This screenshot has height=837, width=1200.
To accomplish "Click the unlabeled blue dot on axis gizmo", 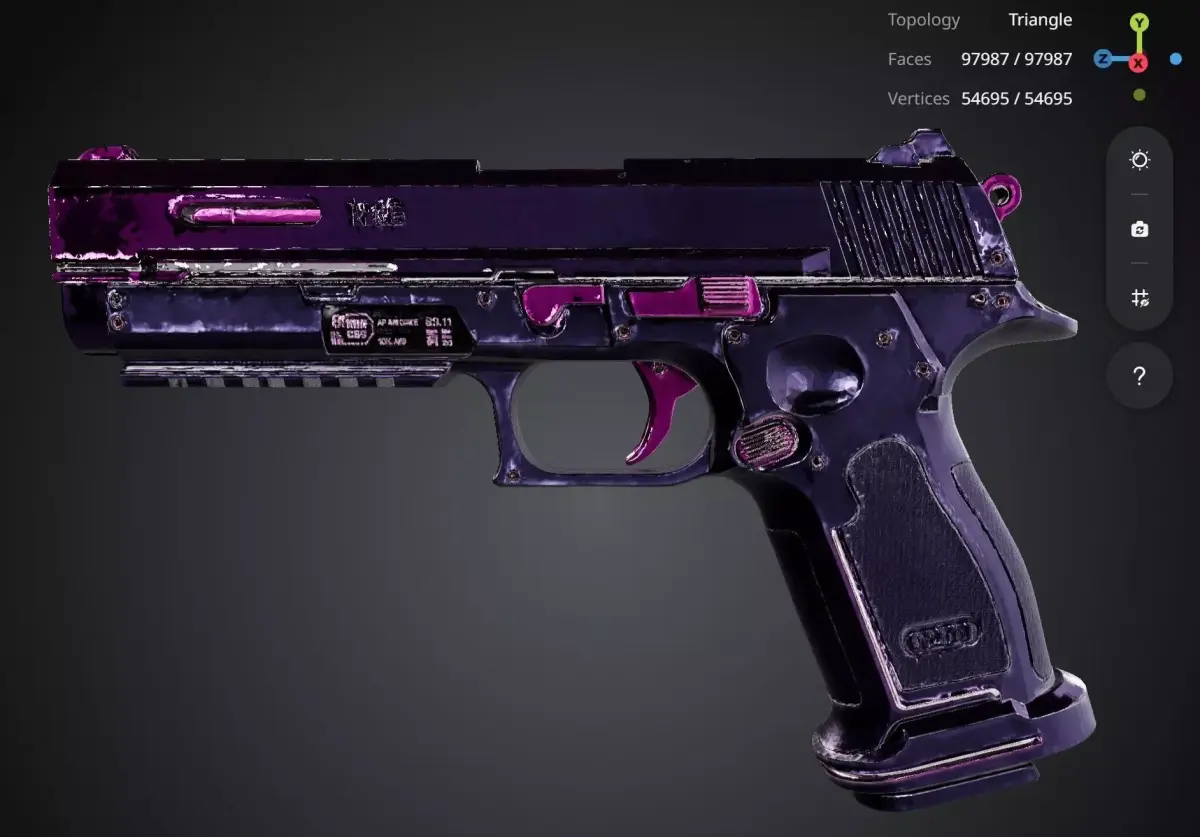I will 1176,59.
